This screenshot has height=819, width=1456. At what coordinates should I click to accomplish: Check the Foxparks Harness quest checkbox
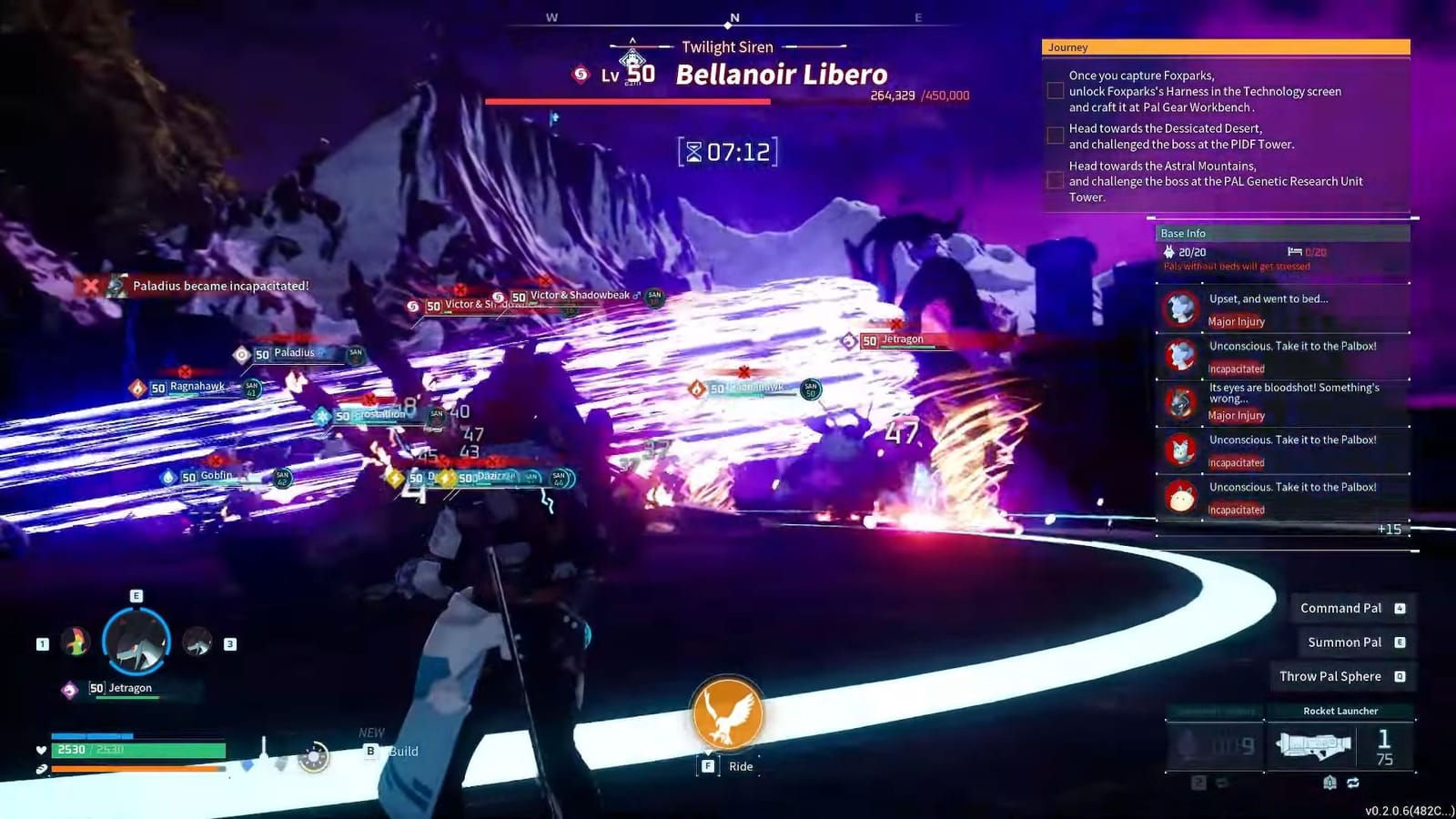click(x=1055, y=89)
